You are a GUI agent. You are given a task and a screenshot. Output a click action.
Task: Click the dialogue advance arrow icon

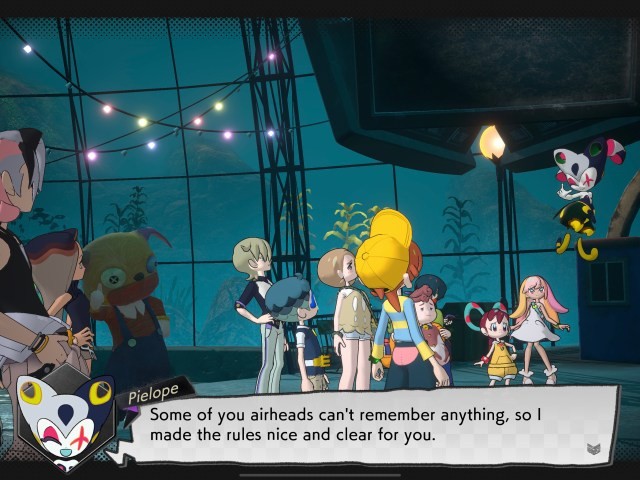[x=593, y=449]
